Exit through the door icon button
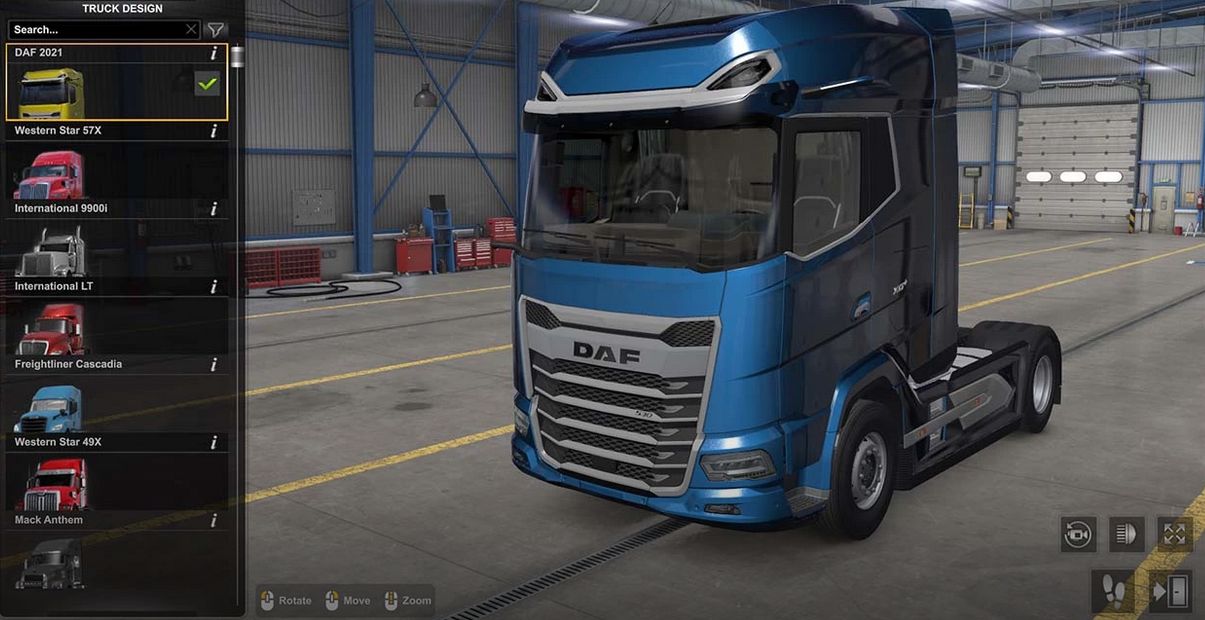This screenshot has width=1205, height=620. click(x=1170, y=591)
